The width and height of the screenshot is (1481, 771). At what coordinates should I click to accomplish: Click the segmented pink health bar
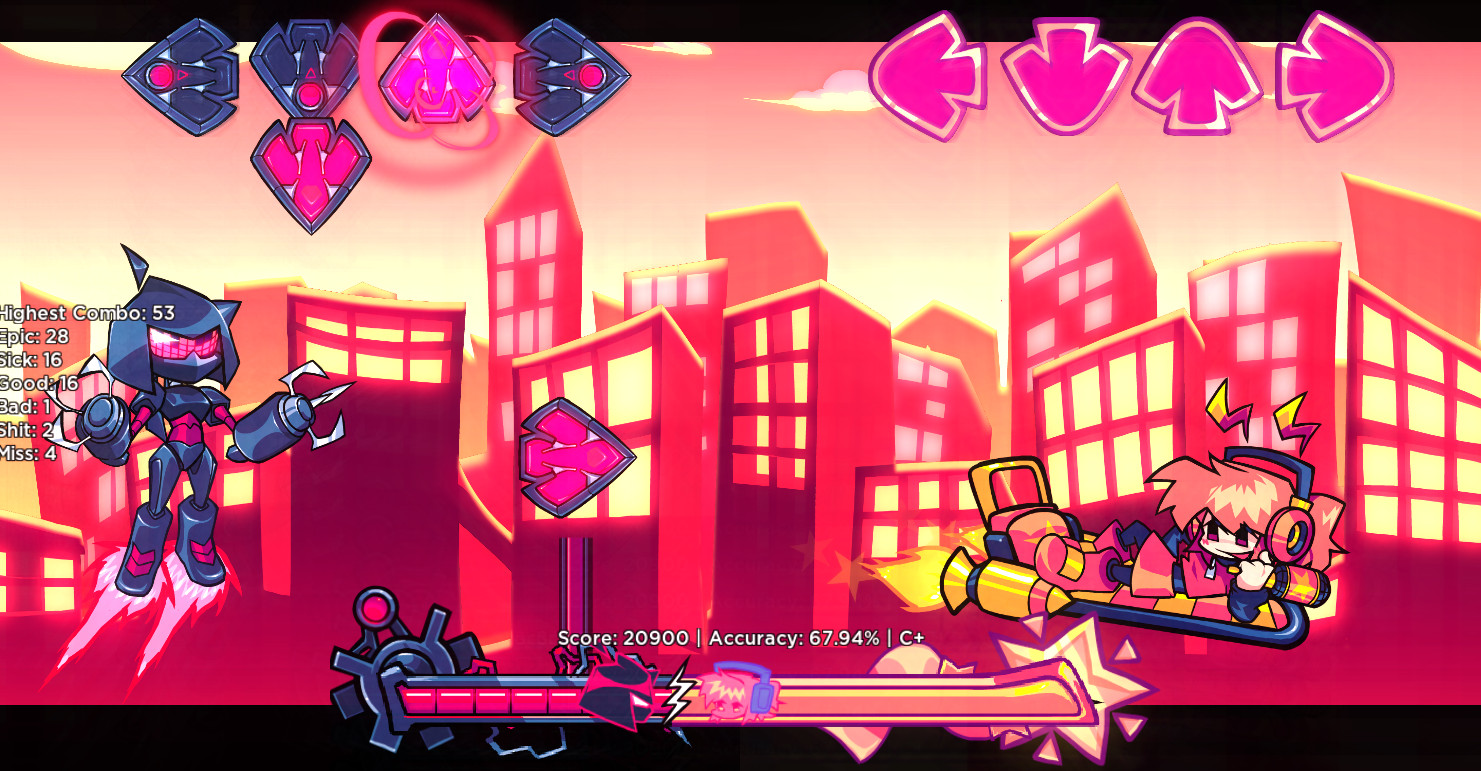(x=490, y=695)
